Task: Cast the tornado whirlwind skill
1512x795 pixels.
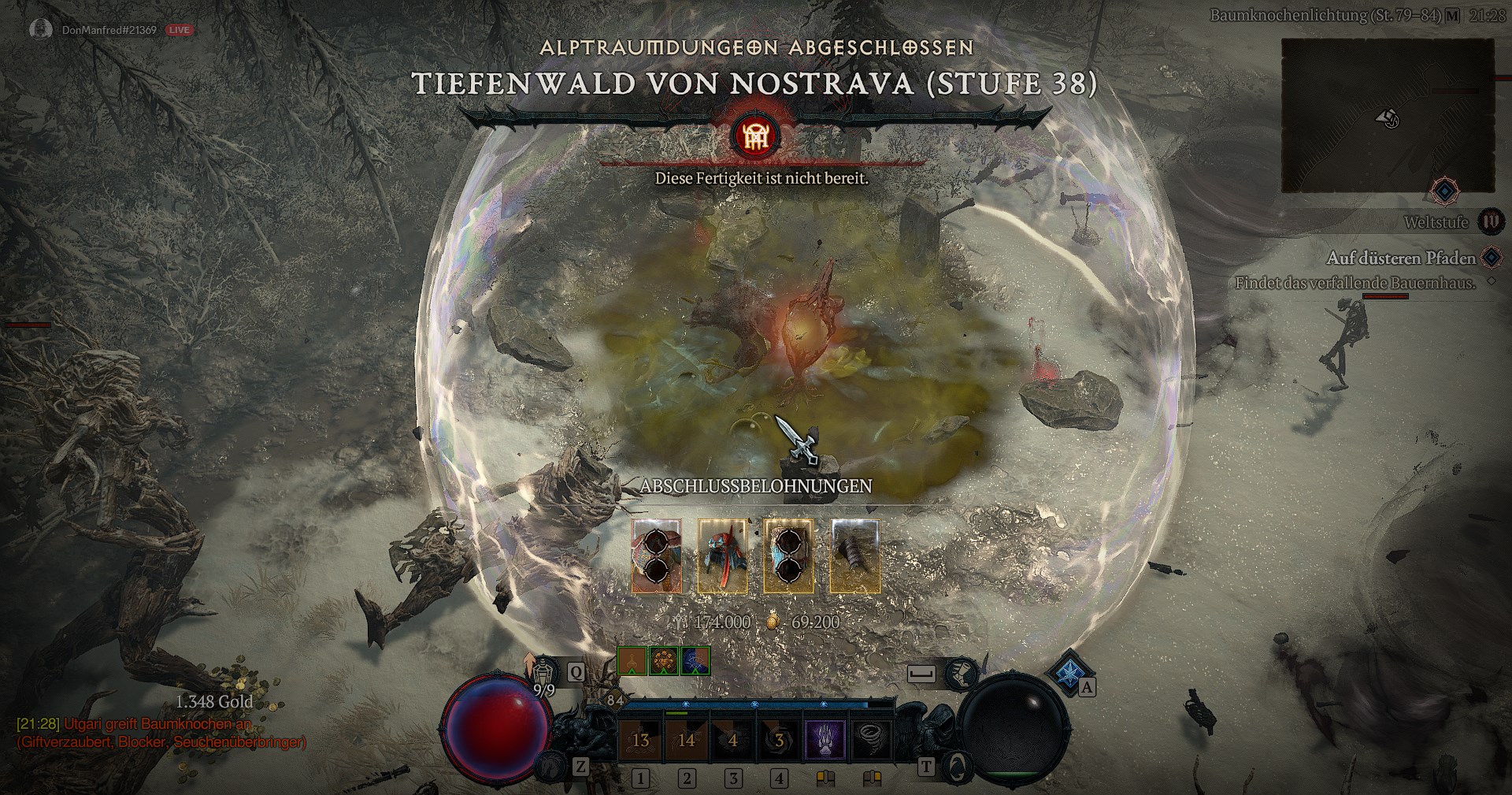Action: pos(871,740)
